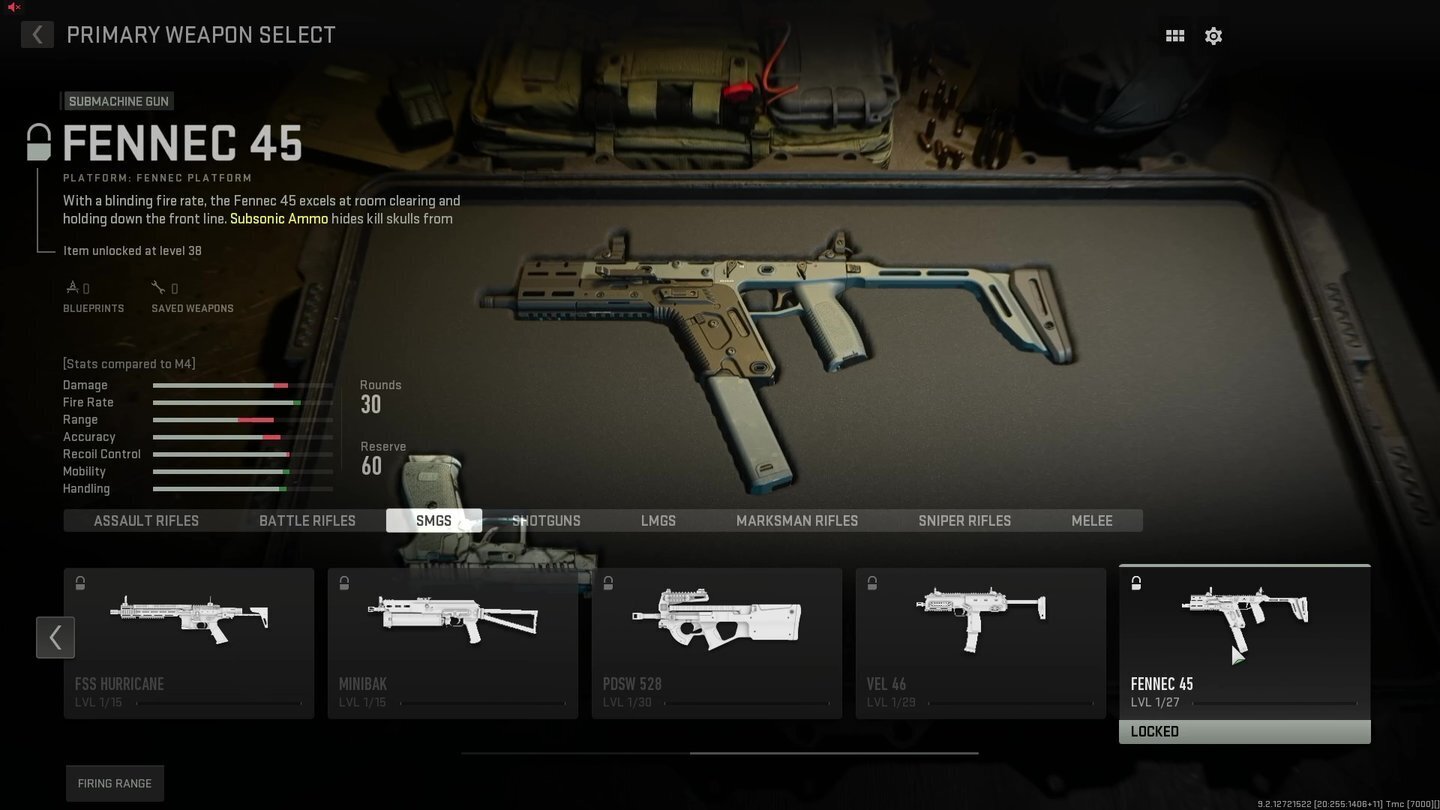Screen dimensions: 1440x810
Task: Switch to the Assault Rifles tab
Action: [146, 520]
